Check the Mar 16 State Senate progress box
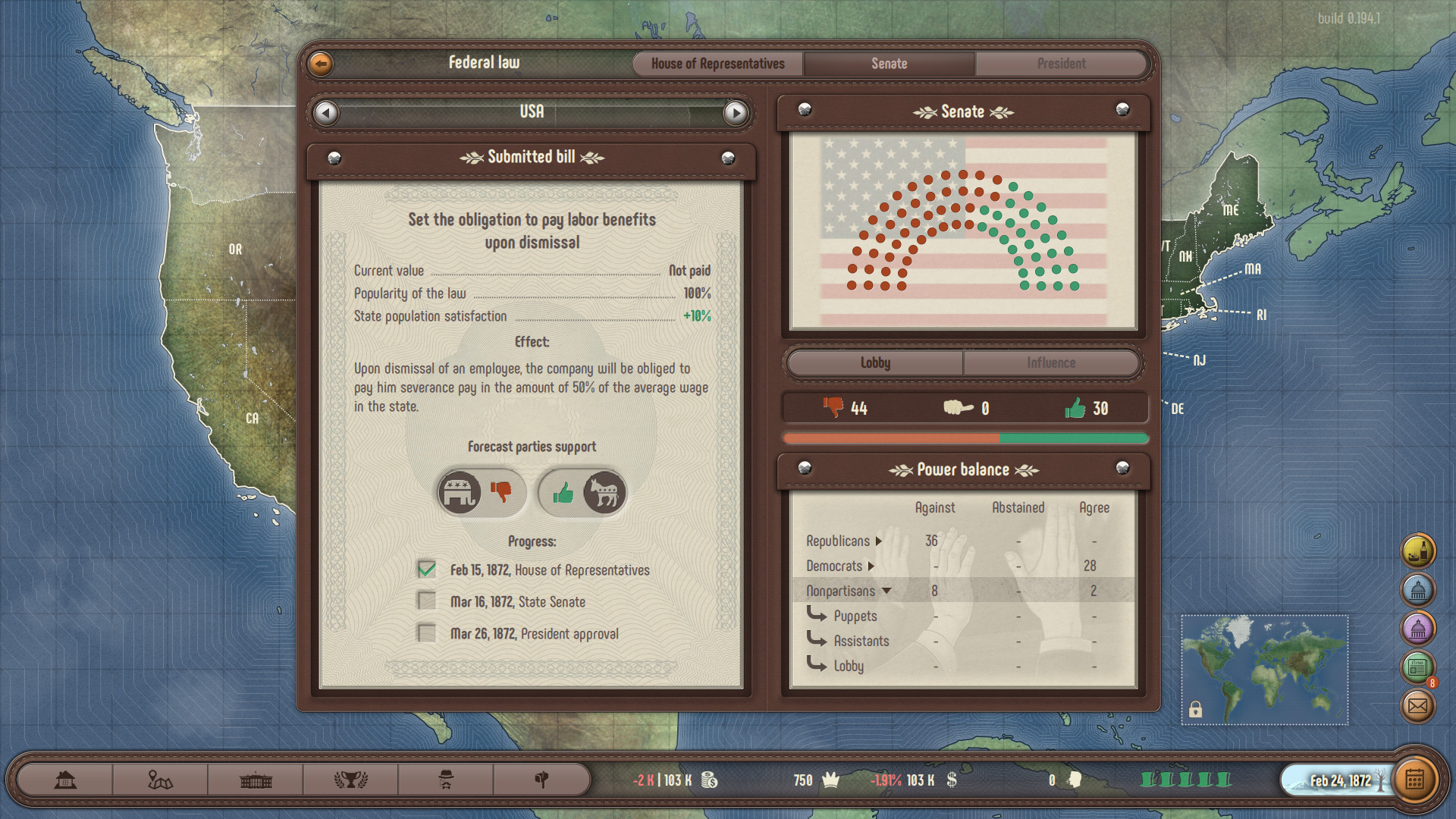Screen dimensions: 1456x819 click(425, 601)
